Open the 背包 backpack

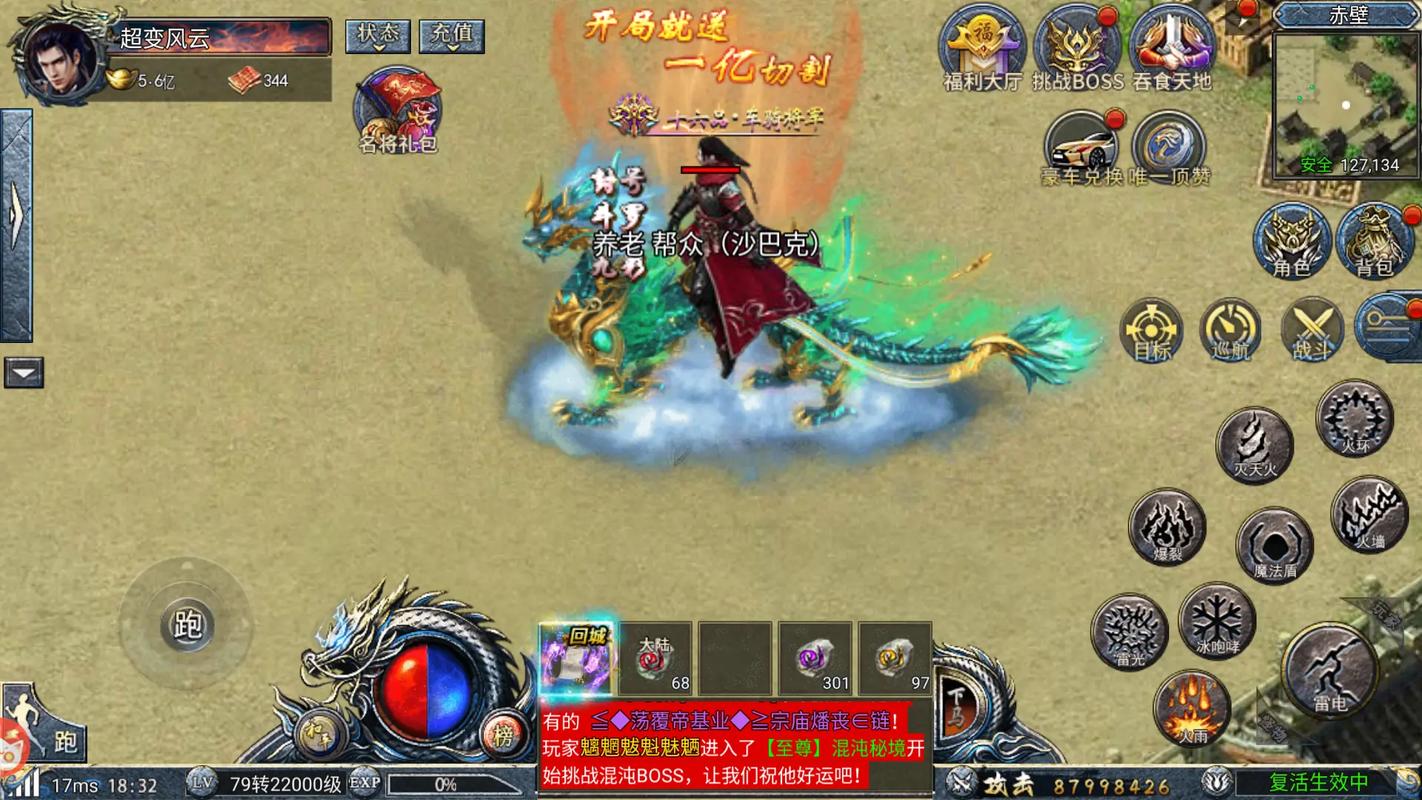tap(1375, 240)
